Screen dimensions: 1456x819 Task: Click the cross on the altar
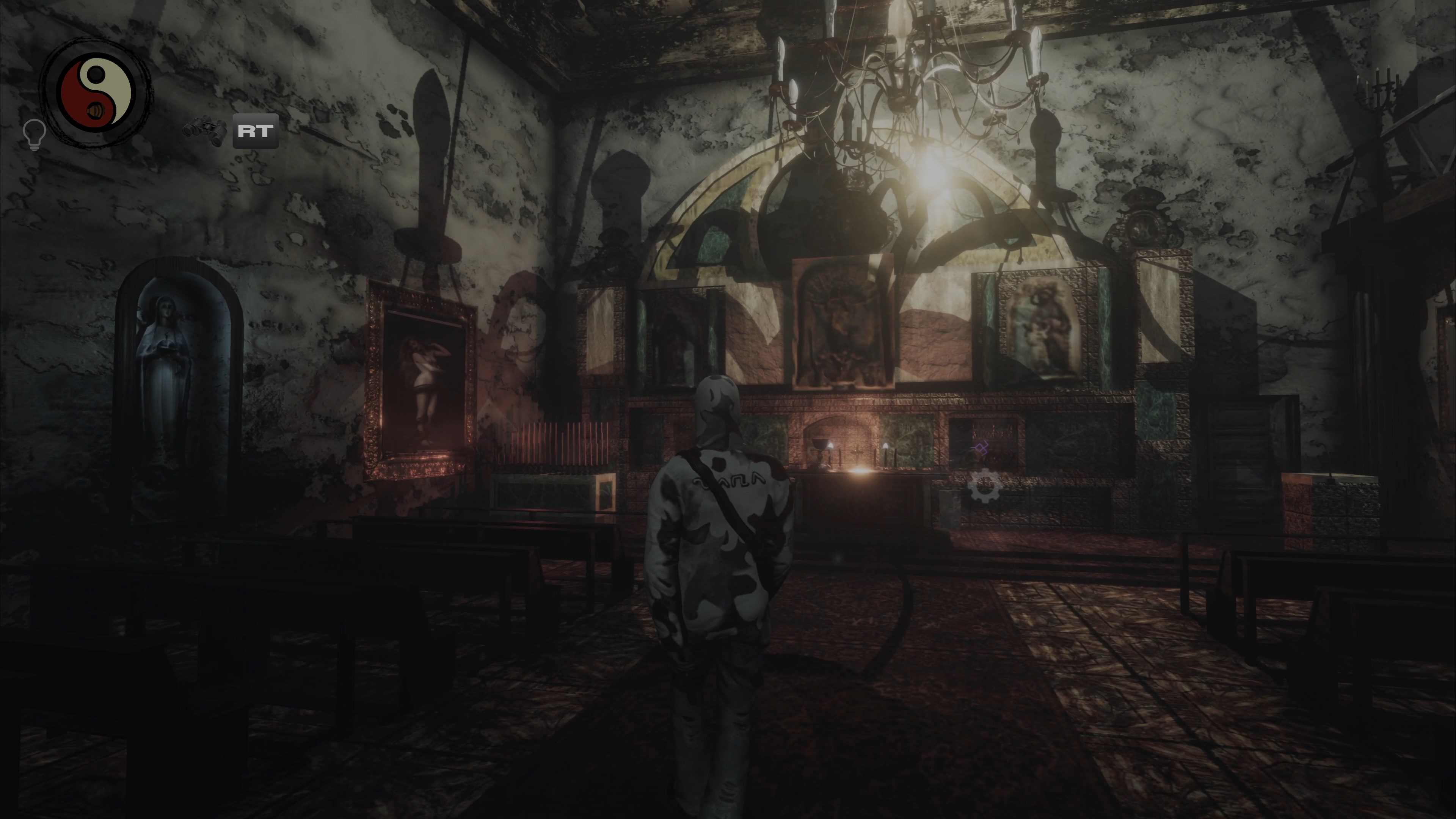[857, 453]
